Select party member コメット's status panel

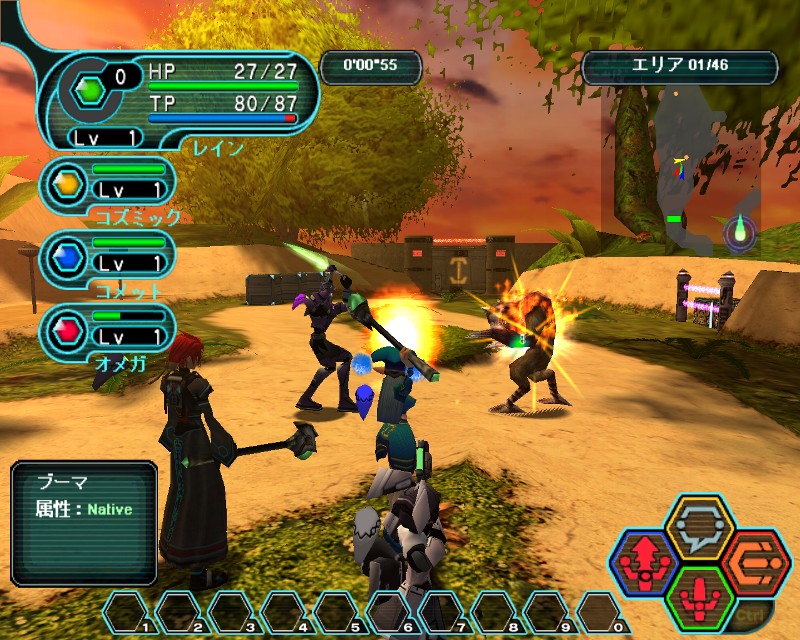click(109, 256)
